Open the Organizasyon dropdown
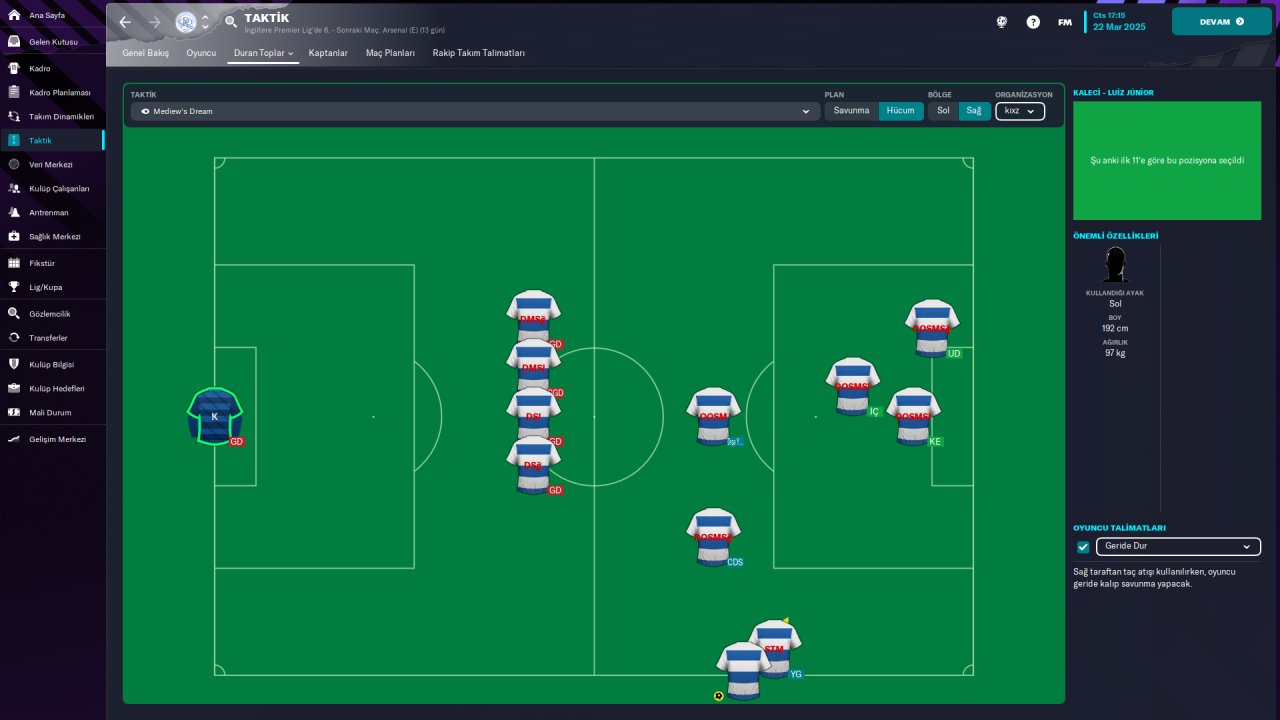This screenshot has height=720, width=1280. (x=1020, y=111)
